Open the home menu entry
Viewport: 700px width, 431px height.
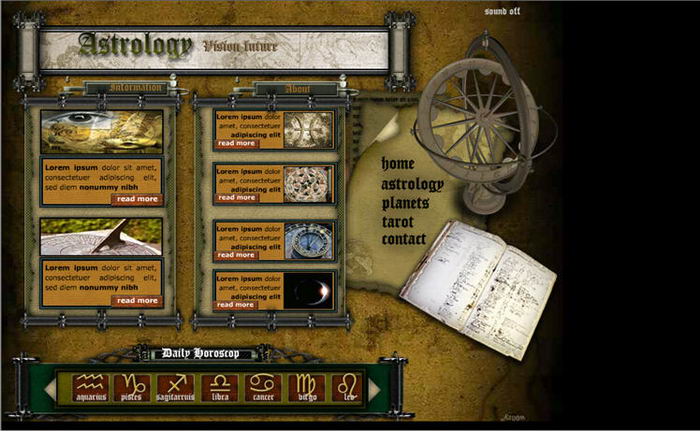pos(397,163)
